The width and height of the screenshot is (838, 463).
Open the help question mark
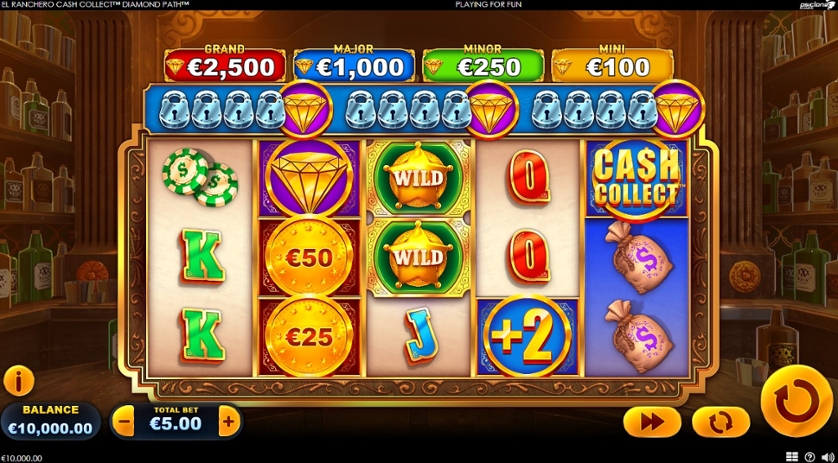pos(810,457)
